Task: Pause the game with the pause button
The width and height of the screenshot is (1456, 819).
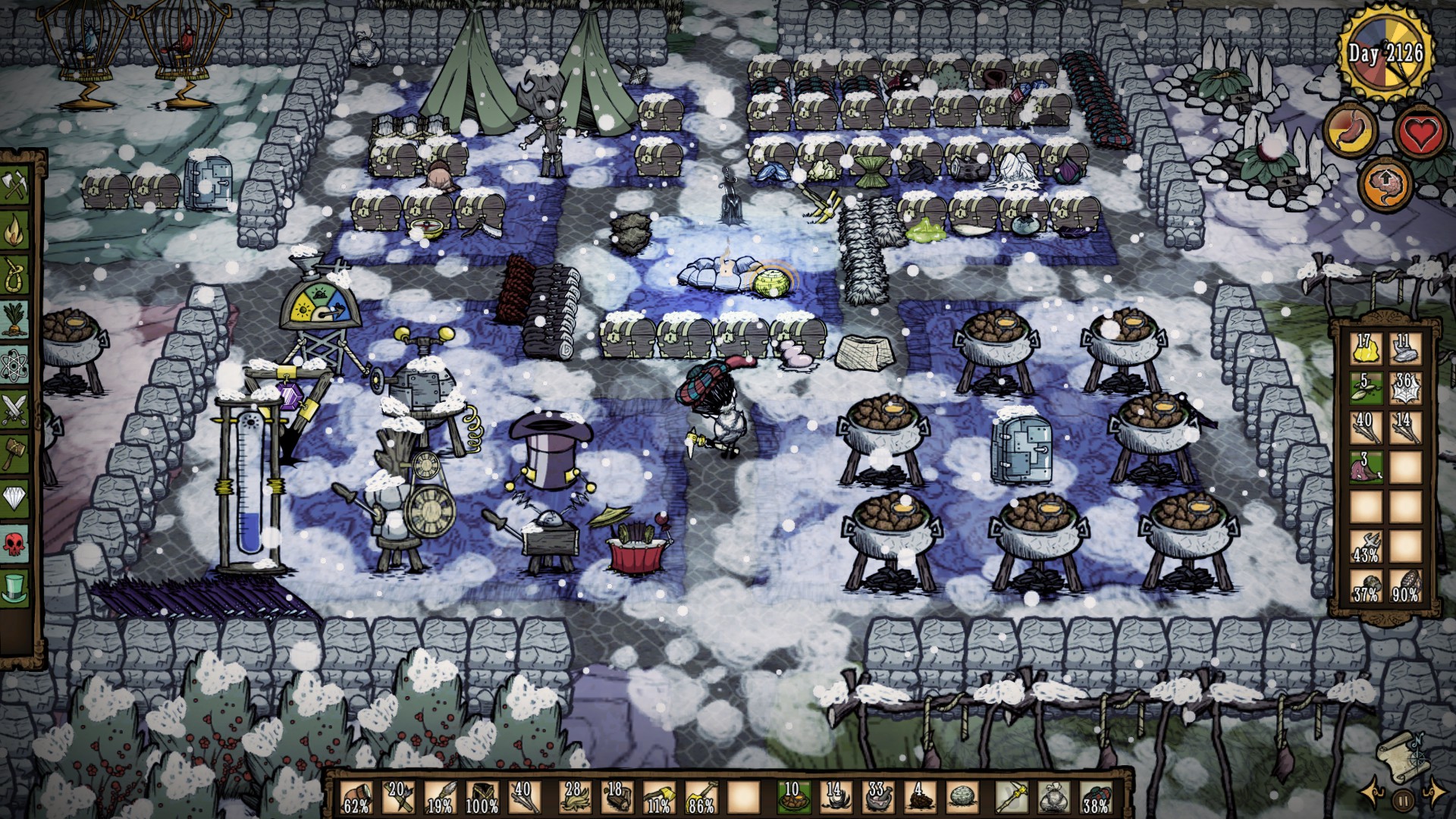Action: click(x=1403, y=798)
